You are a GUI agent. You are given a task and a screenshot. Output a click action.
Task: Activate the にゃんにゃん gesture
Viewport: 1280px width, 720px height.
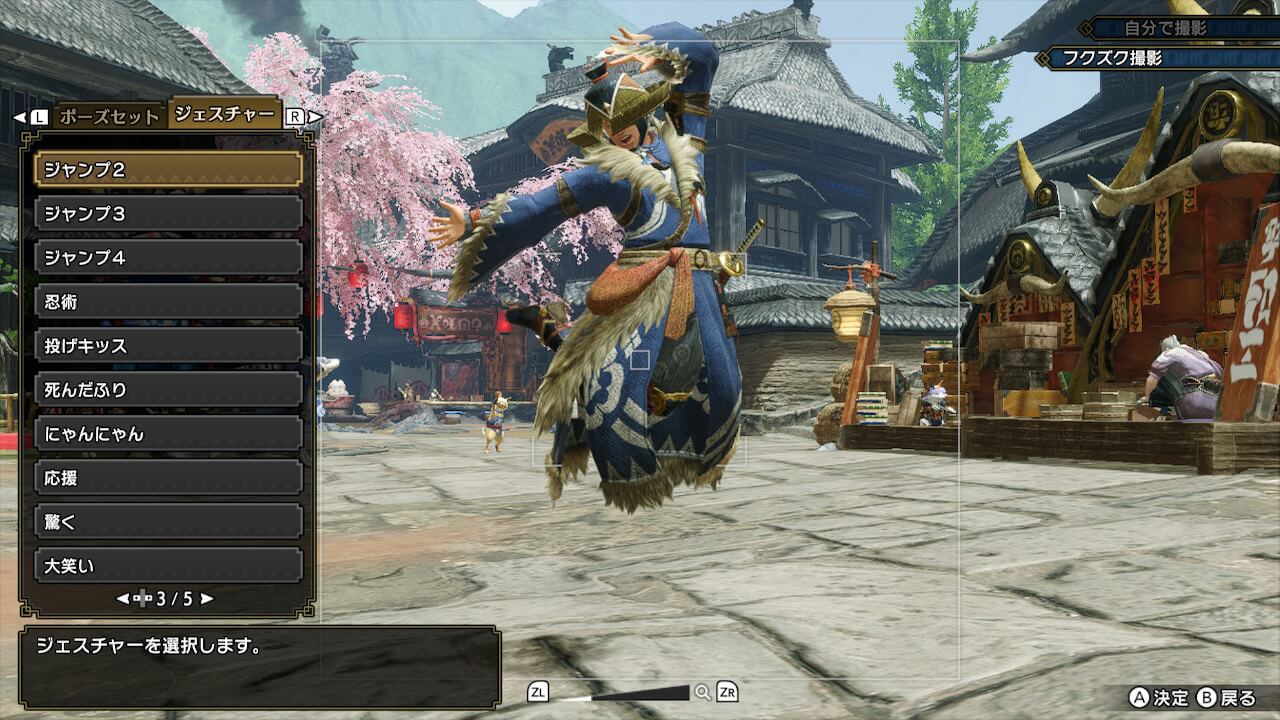point(168,433)
